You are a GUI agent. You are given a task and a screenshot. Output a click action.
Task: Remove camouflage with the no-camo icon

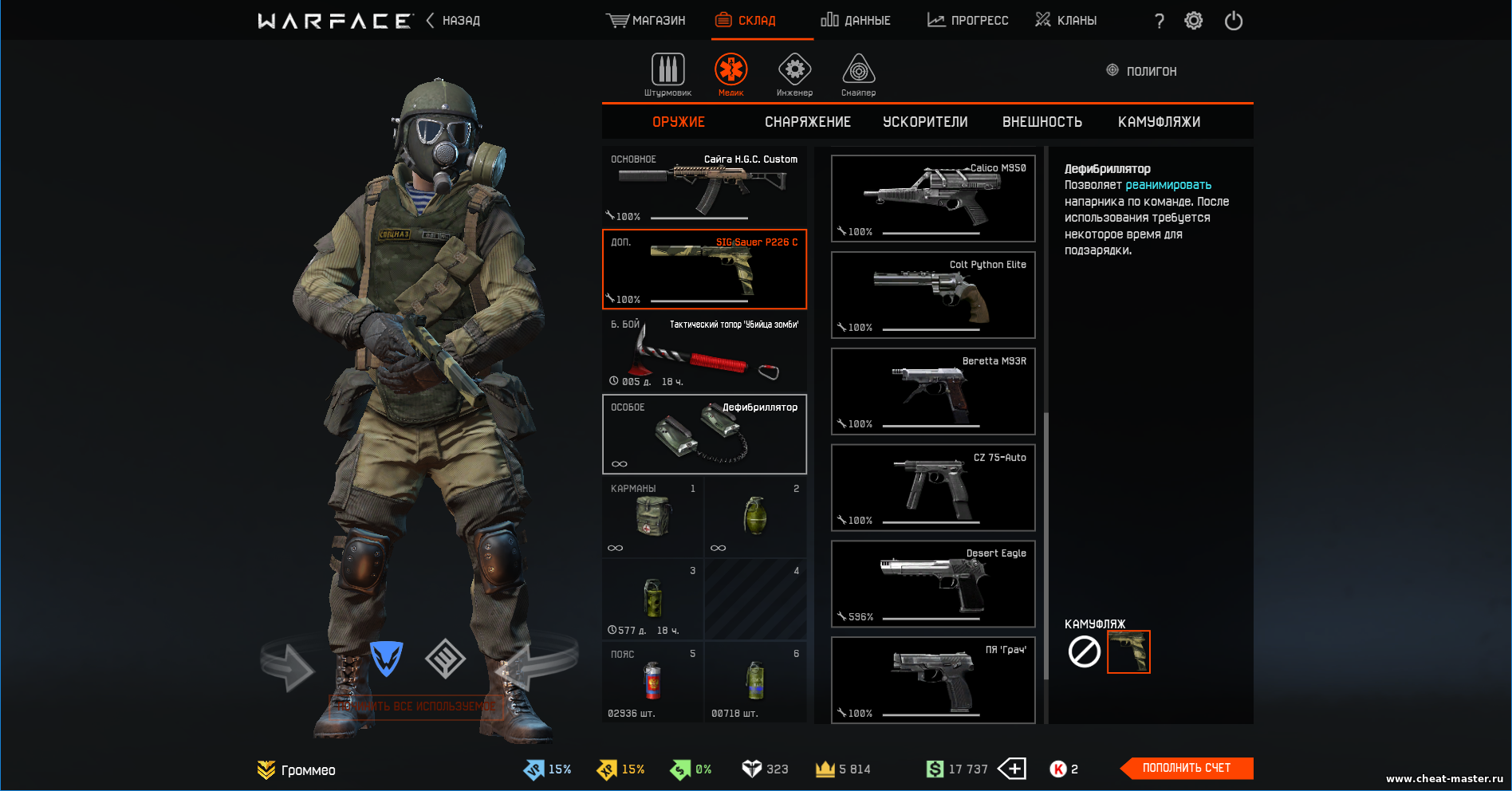tap(1084, 652)
